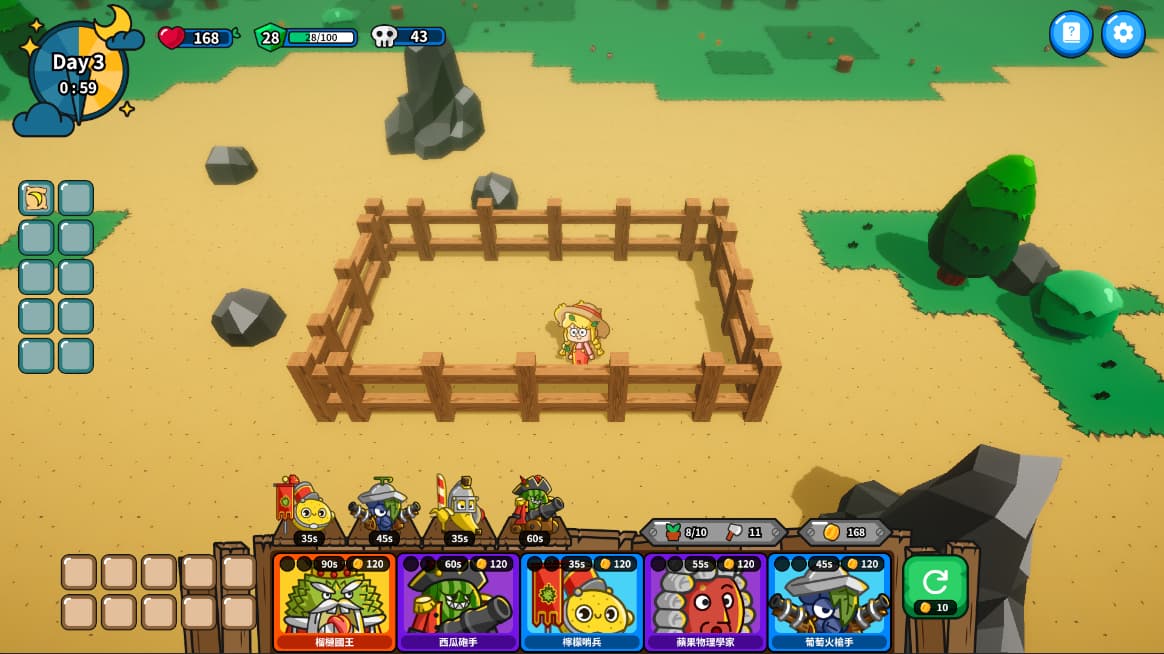Pick the Grape Musketeer card

(x=829, y=602)
